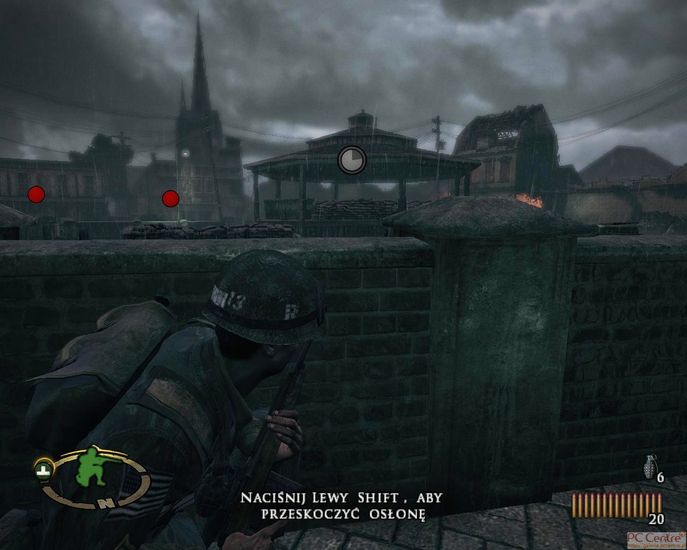
Task: Click the green crouching soldier compass
Action: [94, 479]
